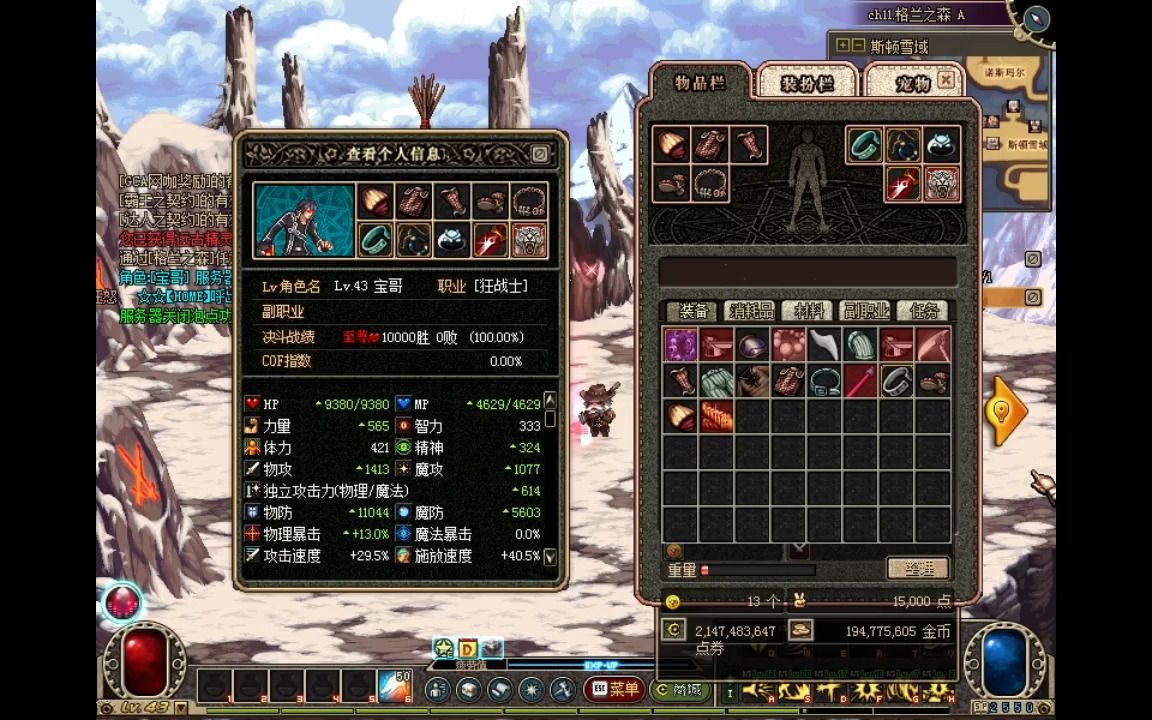Click the 整理 sort inventory button
Viewport: 1152px width, 720px height.
pyautogui.click(x=918, y=568)
